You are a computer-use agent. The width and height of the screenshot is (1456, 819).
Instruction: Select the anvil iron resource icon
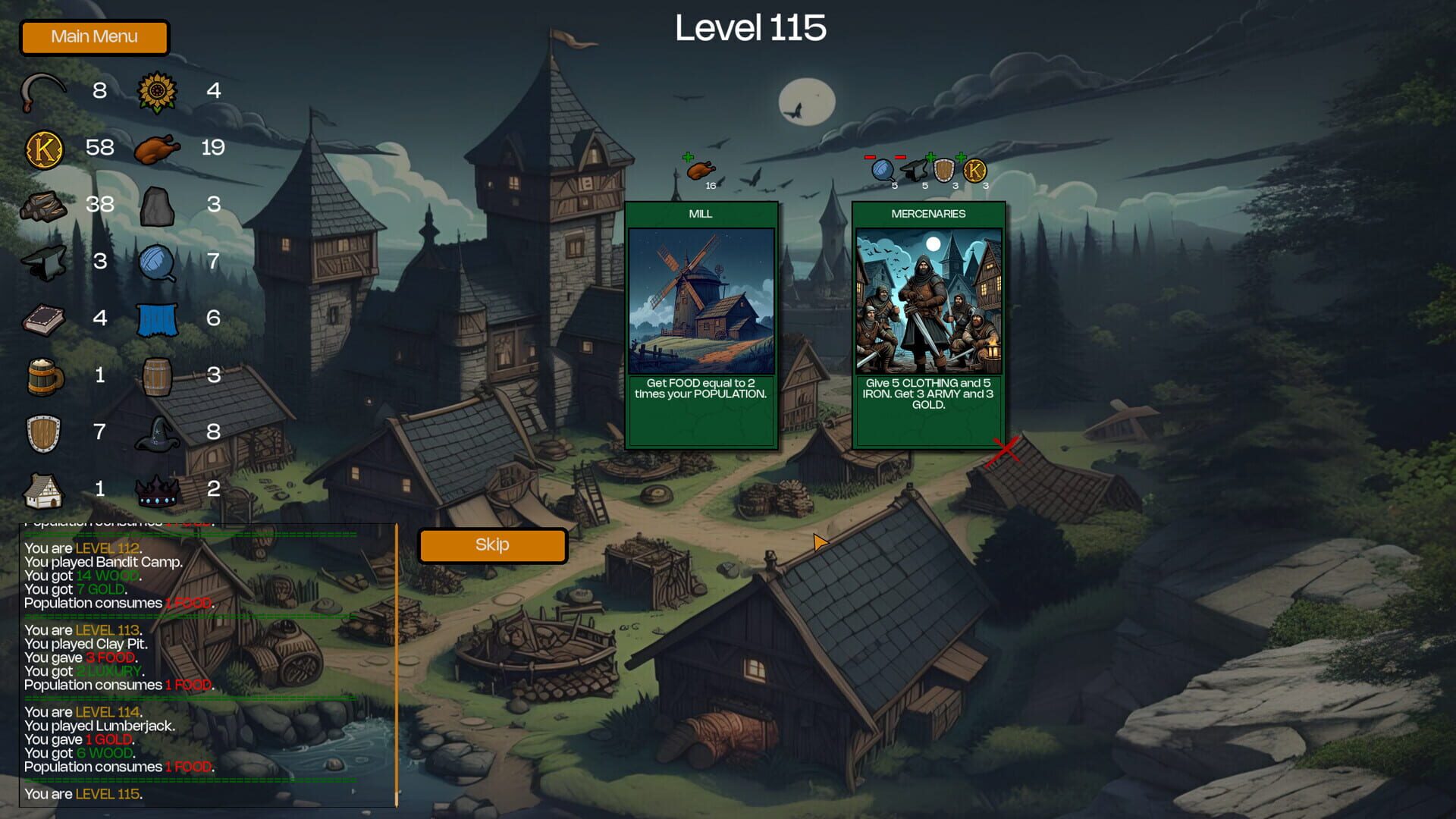(43, 262)
